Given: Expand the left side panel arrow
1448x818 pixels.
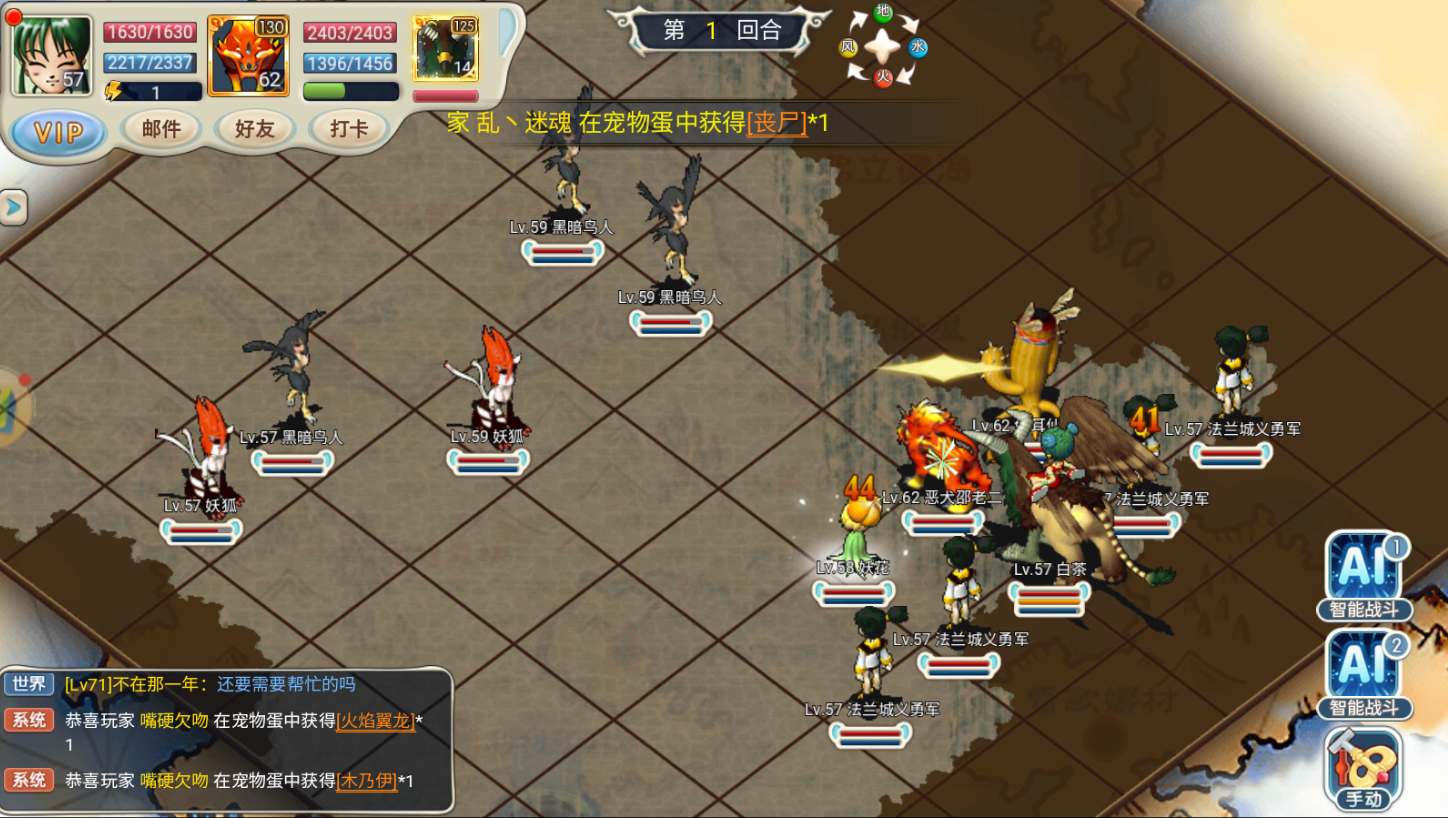Looking at the screenshot, I should [13, 207].
